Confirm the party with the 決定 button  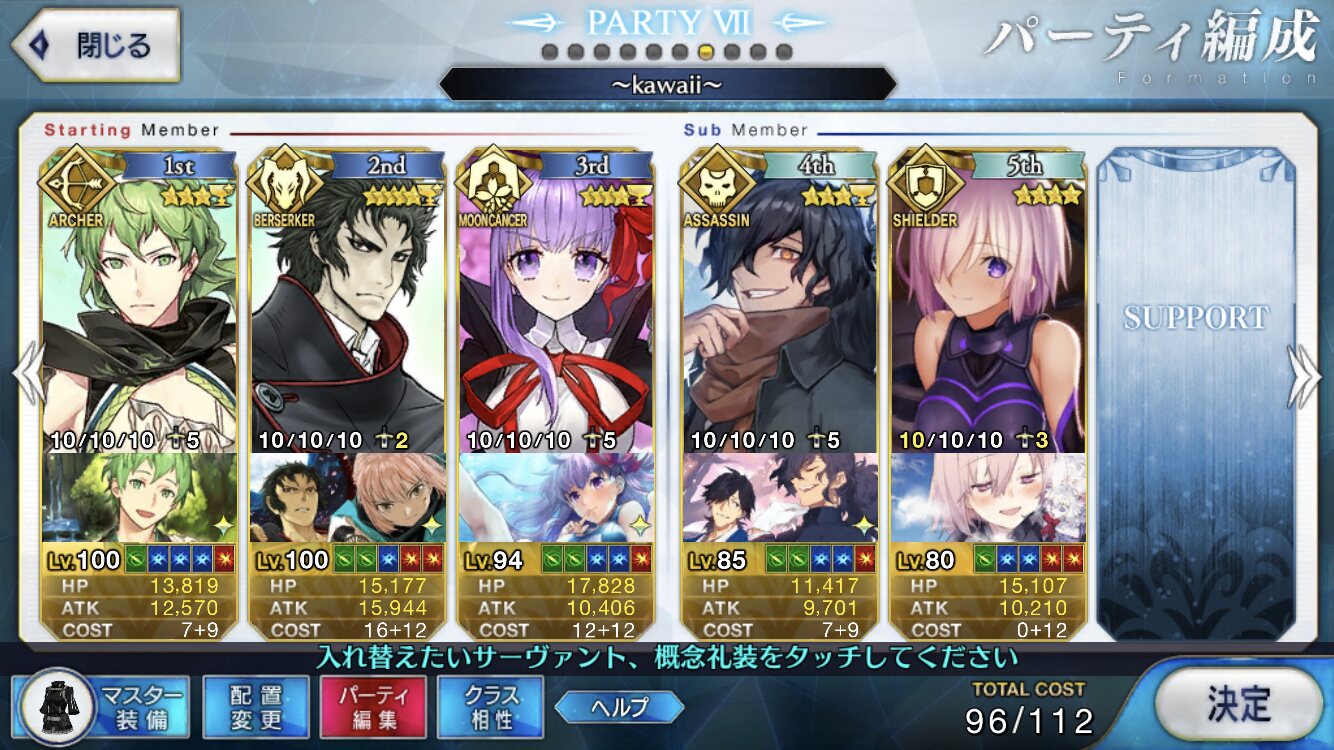coord(1238,704)
